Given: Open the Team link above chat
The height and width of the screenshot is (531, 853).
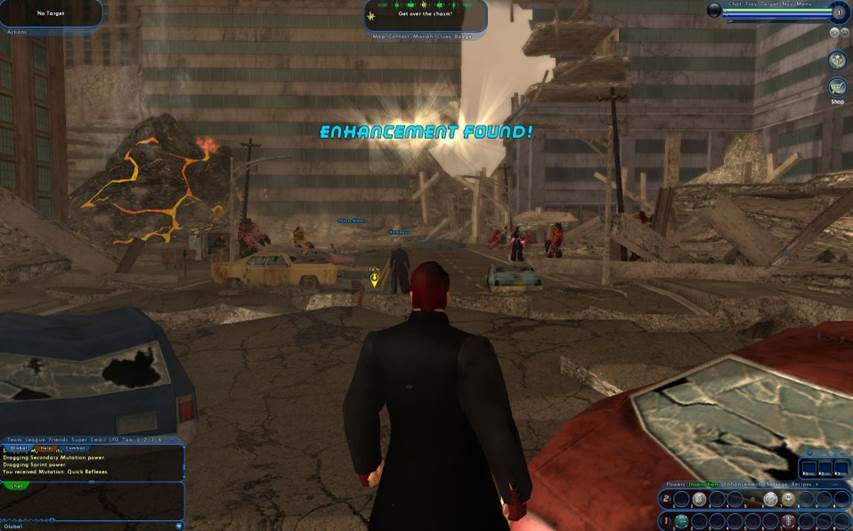Looking at the screenshot, I should pyautogui.click(x=14, y=439).
